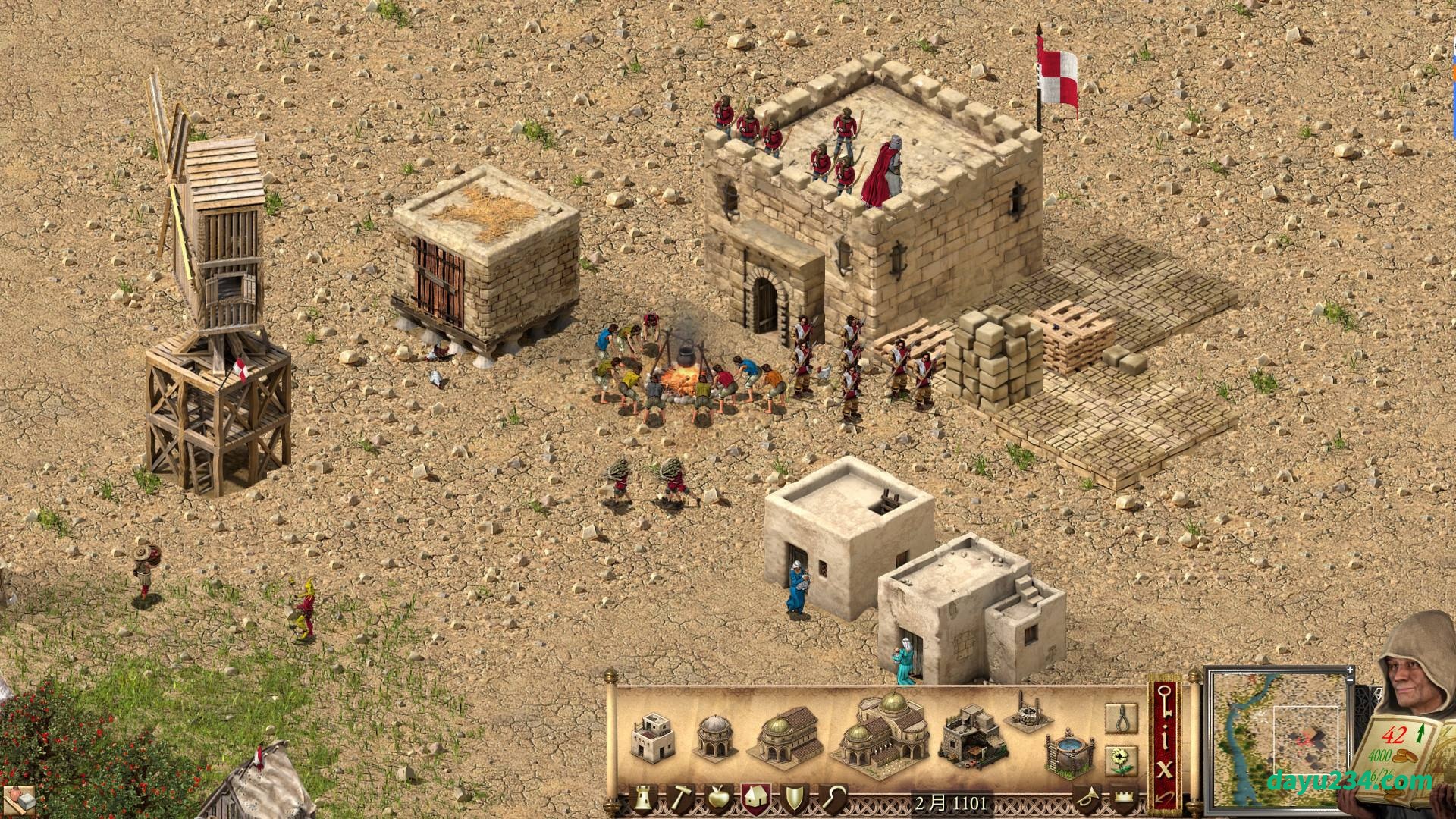This screenshot has width=1456, height=819.
Task: Switch to the hammer industry category
Action: coord(679,800)
